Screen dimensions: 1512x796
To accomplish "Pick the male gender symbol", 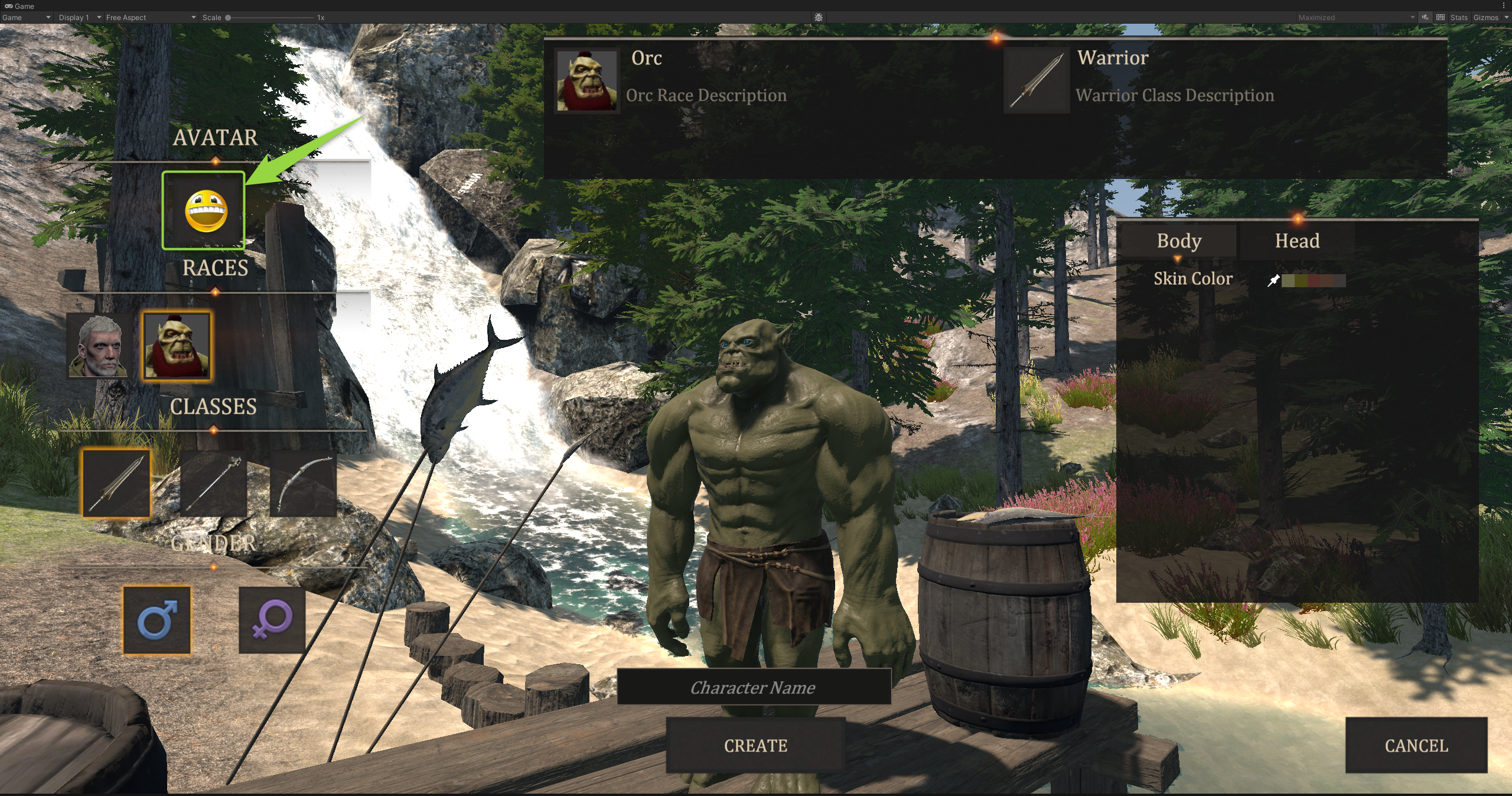I will pyautogui.click(x=157, y=620).
